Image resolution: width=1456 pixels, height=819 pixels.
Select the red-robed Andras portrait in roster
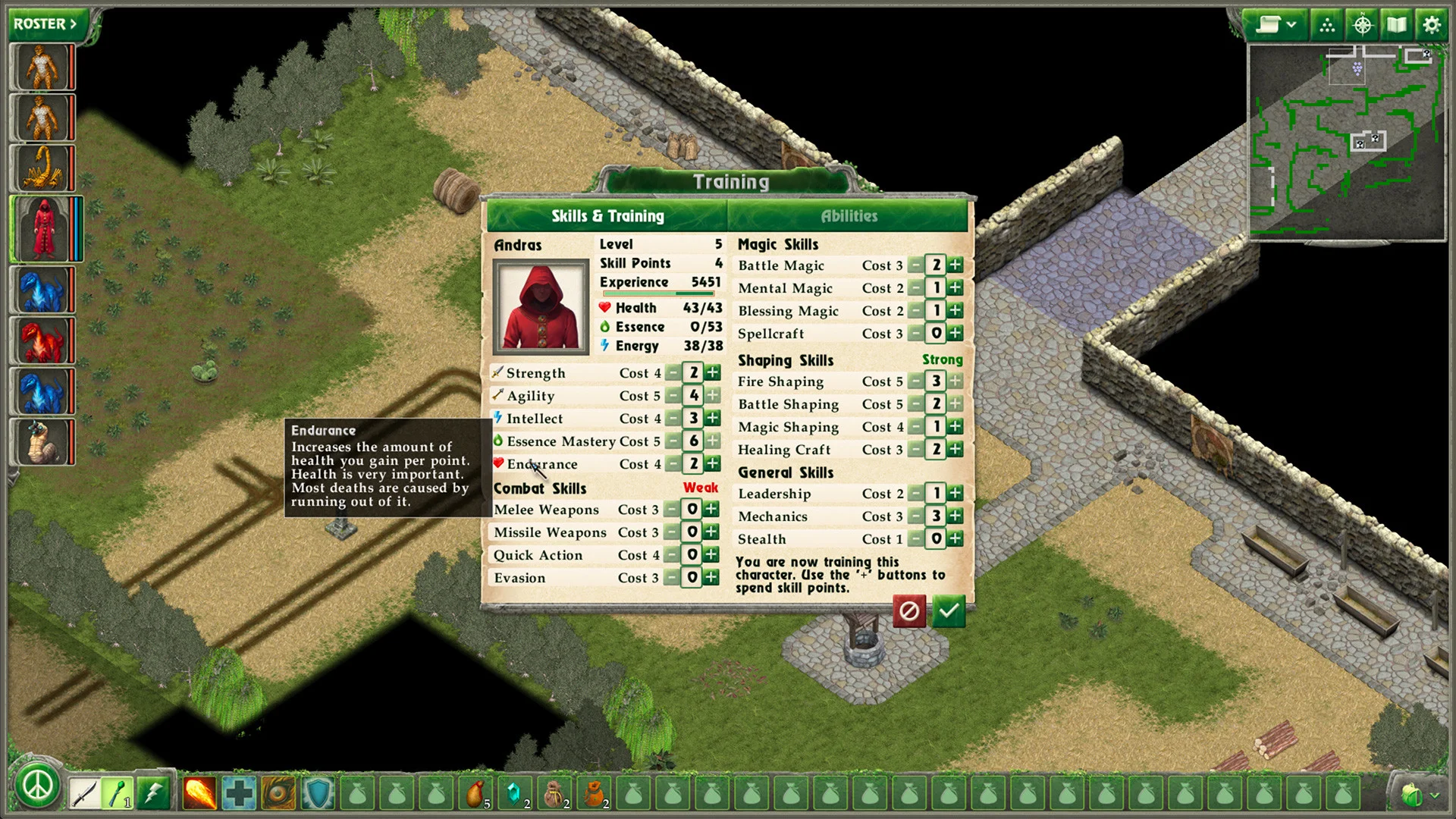tap(43, 228)
